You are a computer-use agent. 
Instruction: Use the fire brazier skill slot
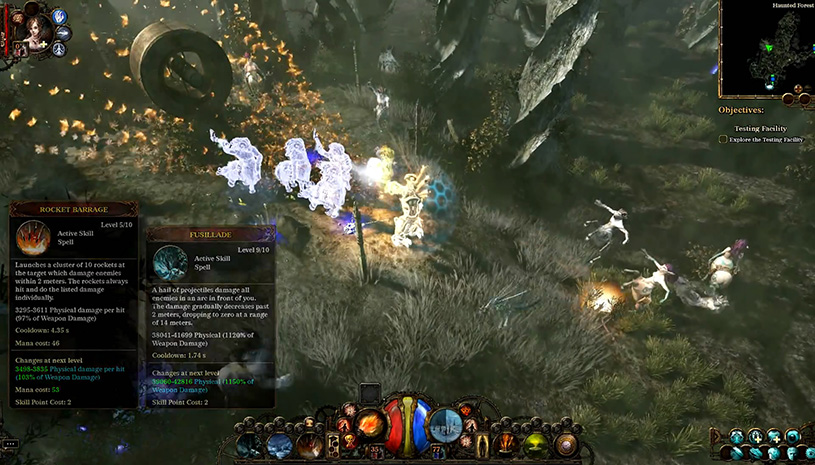point(508,443)
